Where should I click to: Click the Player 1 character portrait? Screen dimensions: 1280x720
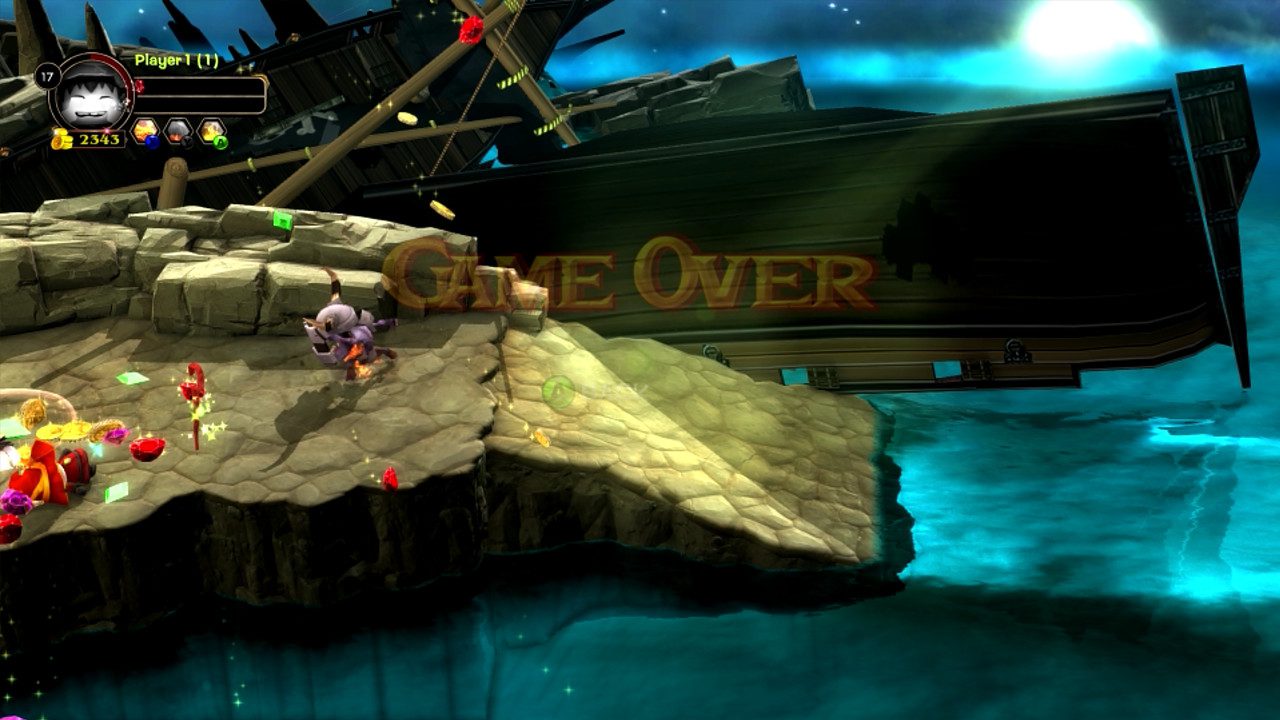(90, 94)
